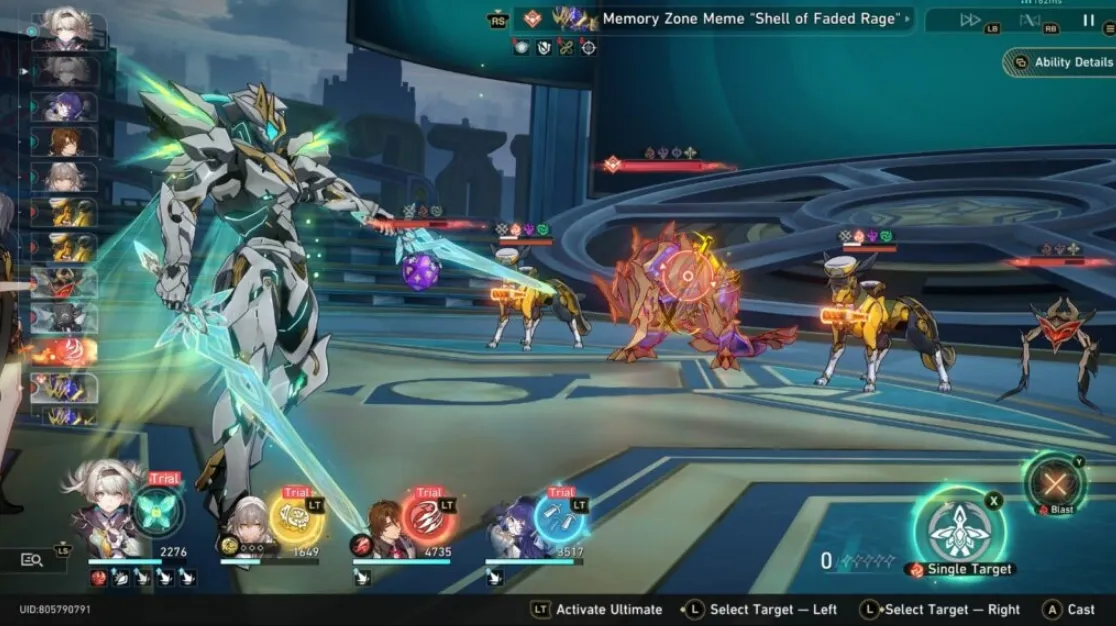Open Ability Details
The image size is (1116, 626).
coord(1063,62)
